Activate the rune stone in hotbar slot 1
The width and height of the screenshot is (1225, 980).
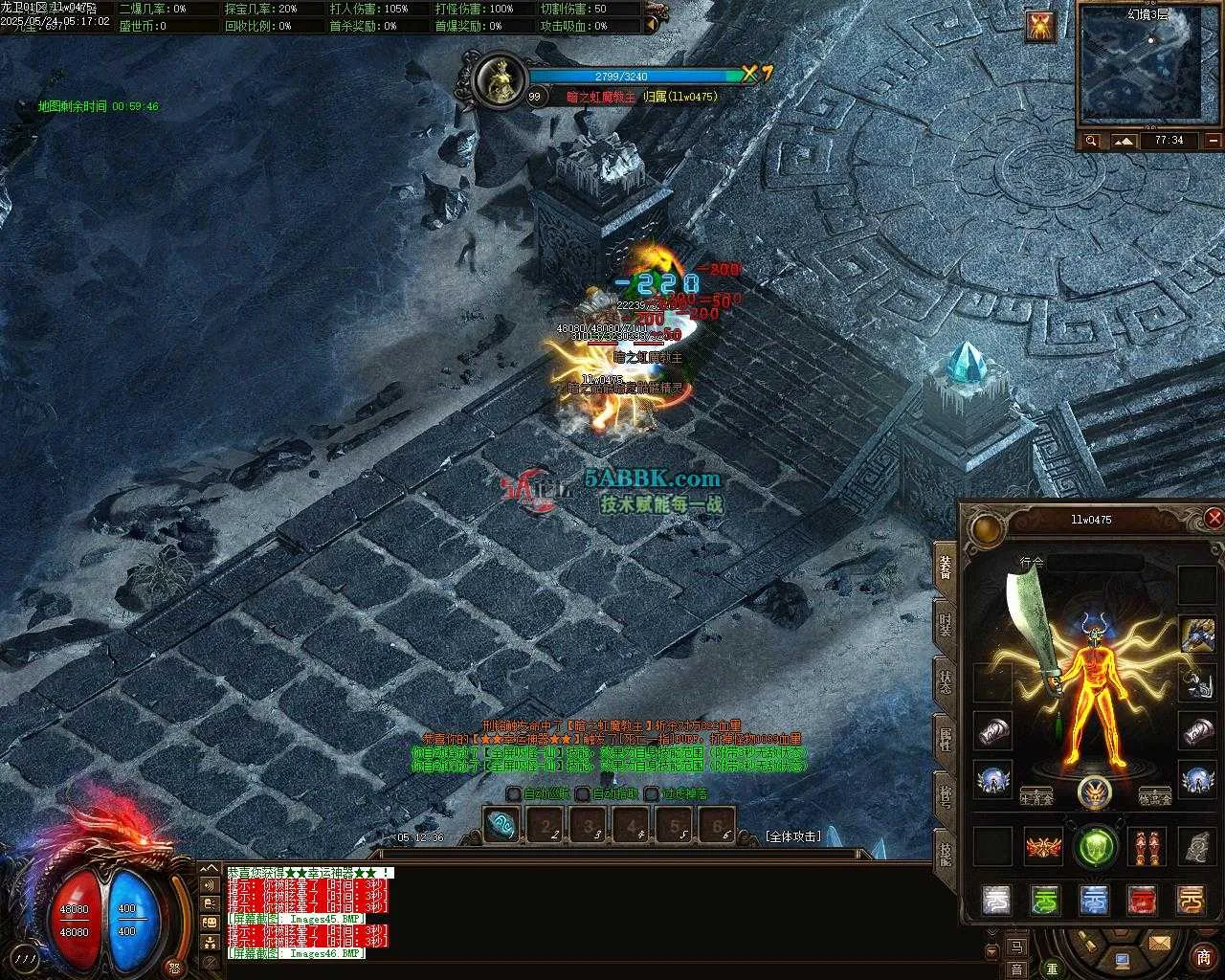tap(501, 825)
